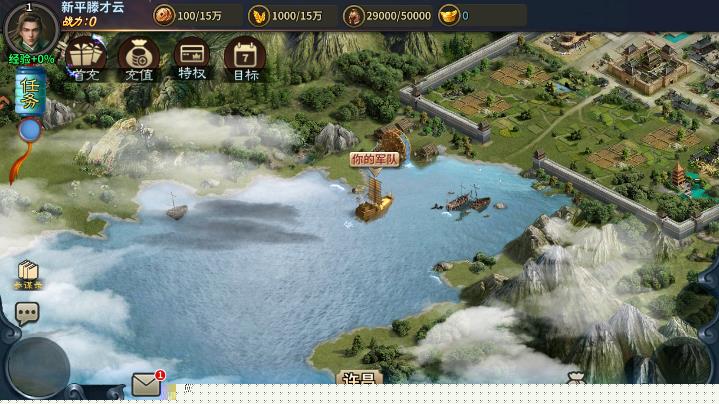Open the strategy book icon

click(28, 273)
